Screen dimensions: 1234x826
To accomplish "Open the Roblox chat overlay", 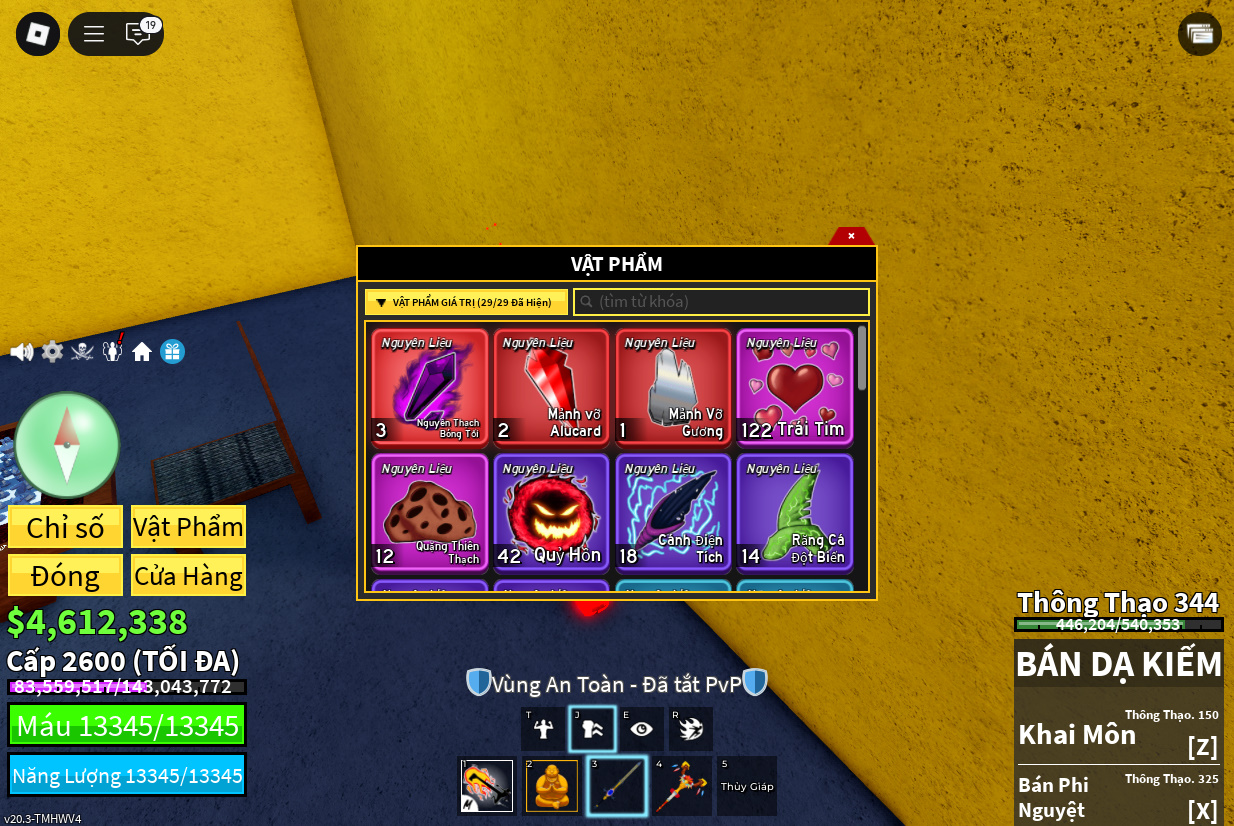I will coord(138,34).
